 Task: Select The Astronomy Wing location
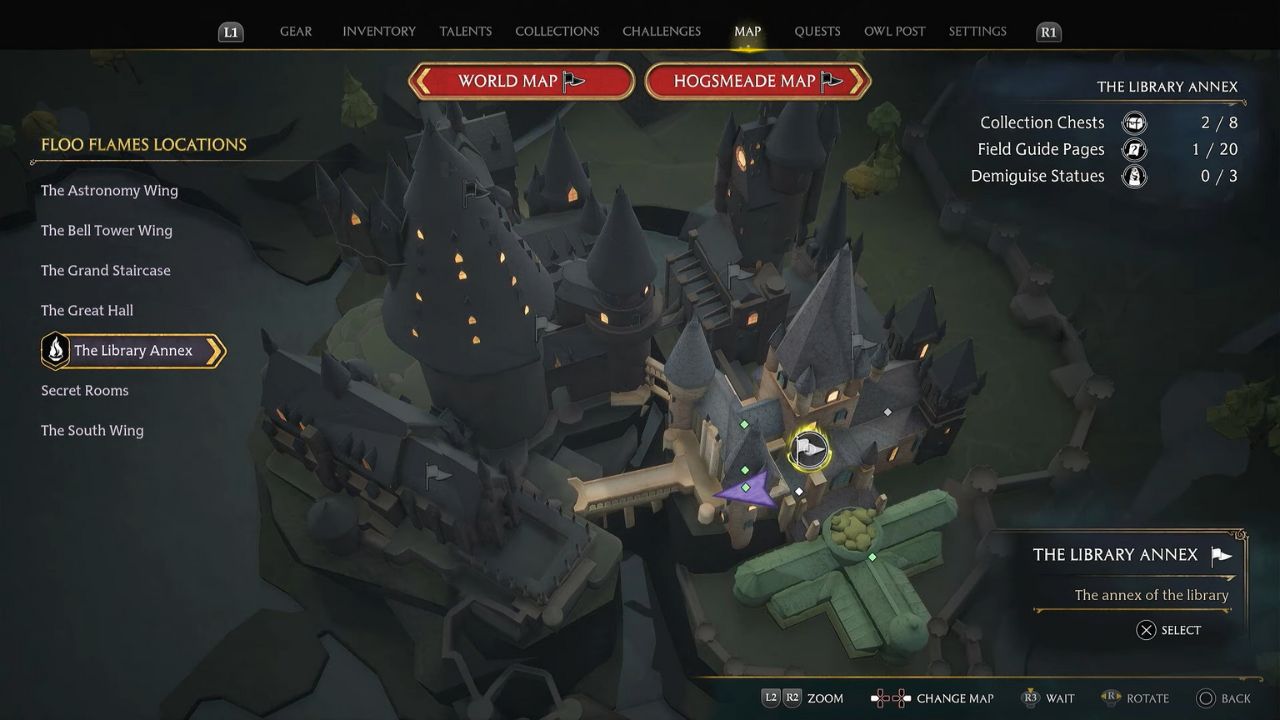(109, 190)
